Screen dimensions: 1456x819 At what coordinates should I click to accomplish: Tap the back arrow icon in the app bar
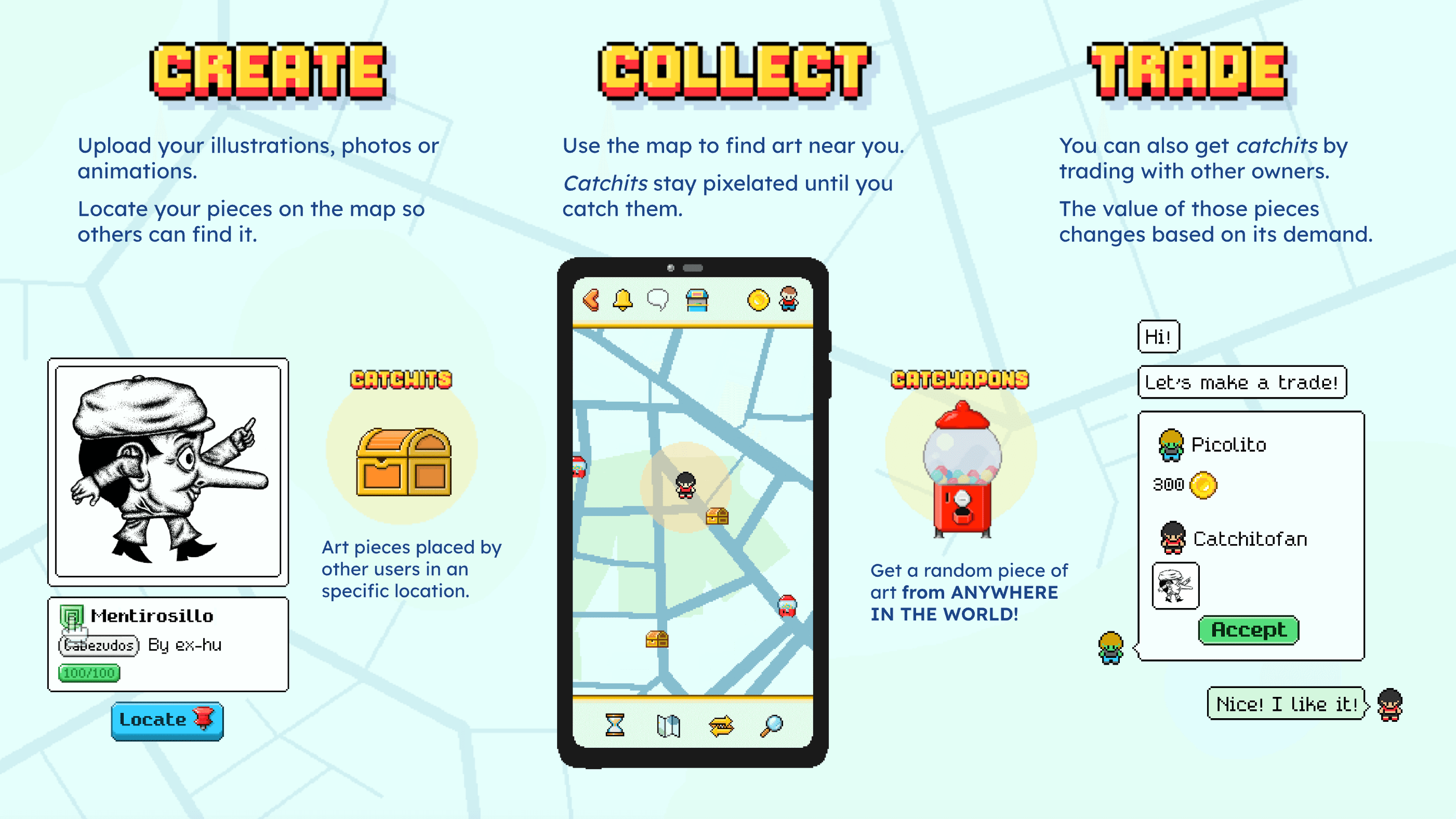click(591, 301)
